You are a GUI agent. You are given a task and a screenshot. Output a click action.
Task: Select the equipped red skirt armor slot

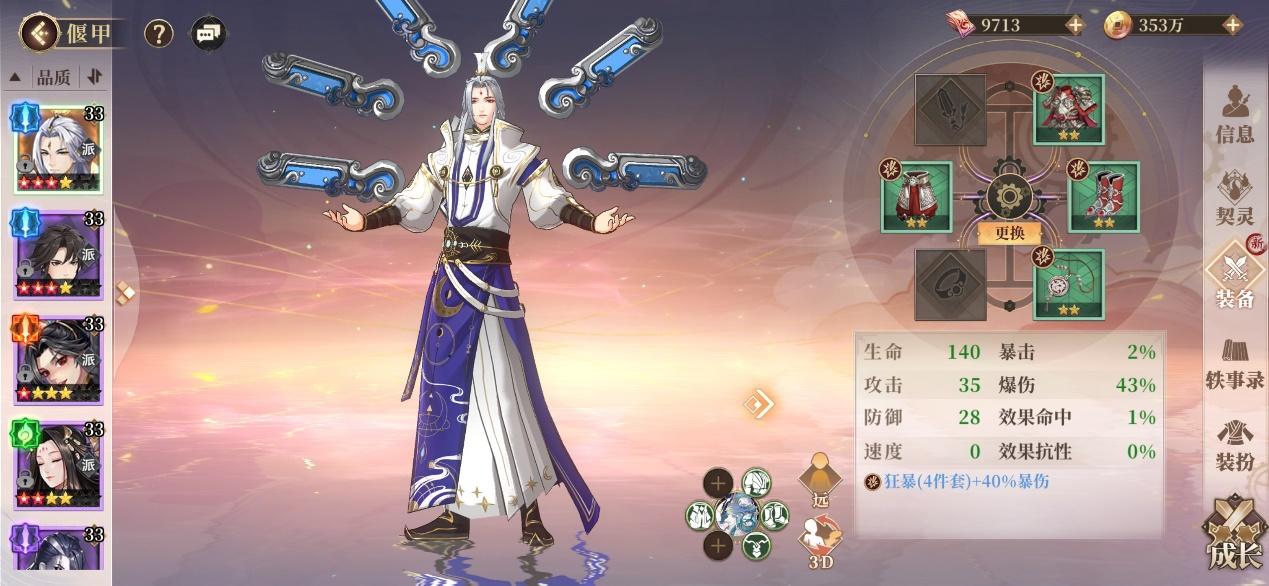coord(916,197)
